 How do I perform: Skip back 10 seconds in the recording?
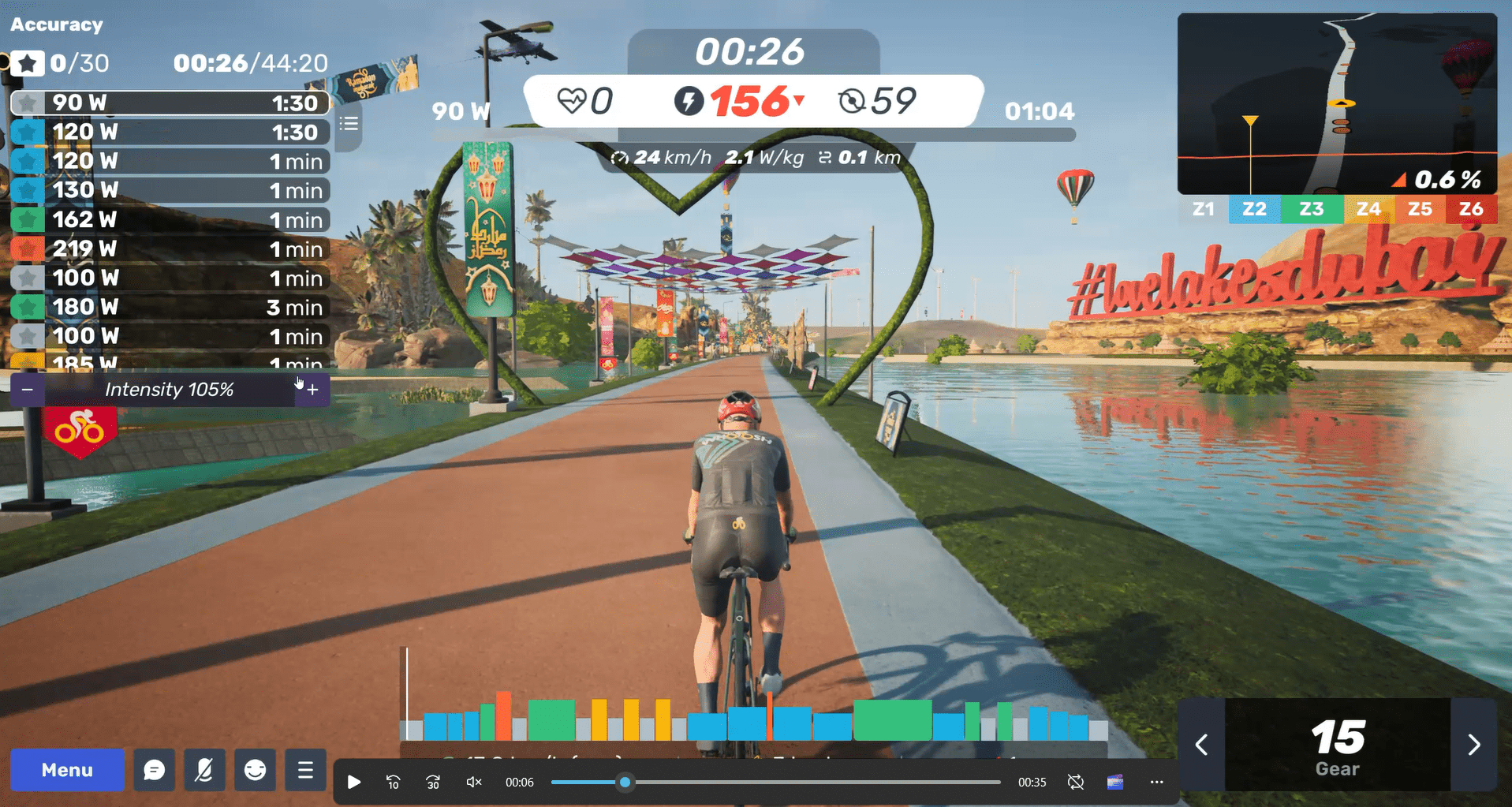pos(392,782)
